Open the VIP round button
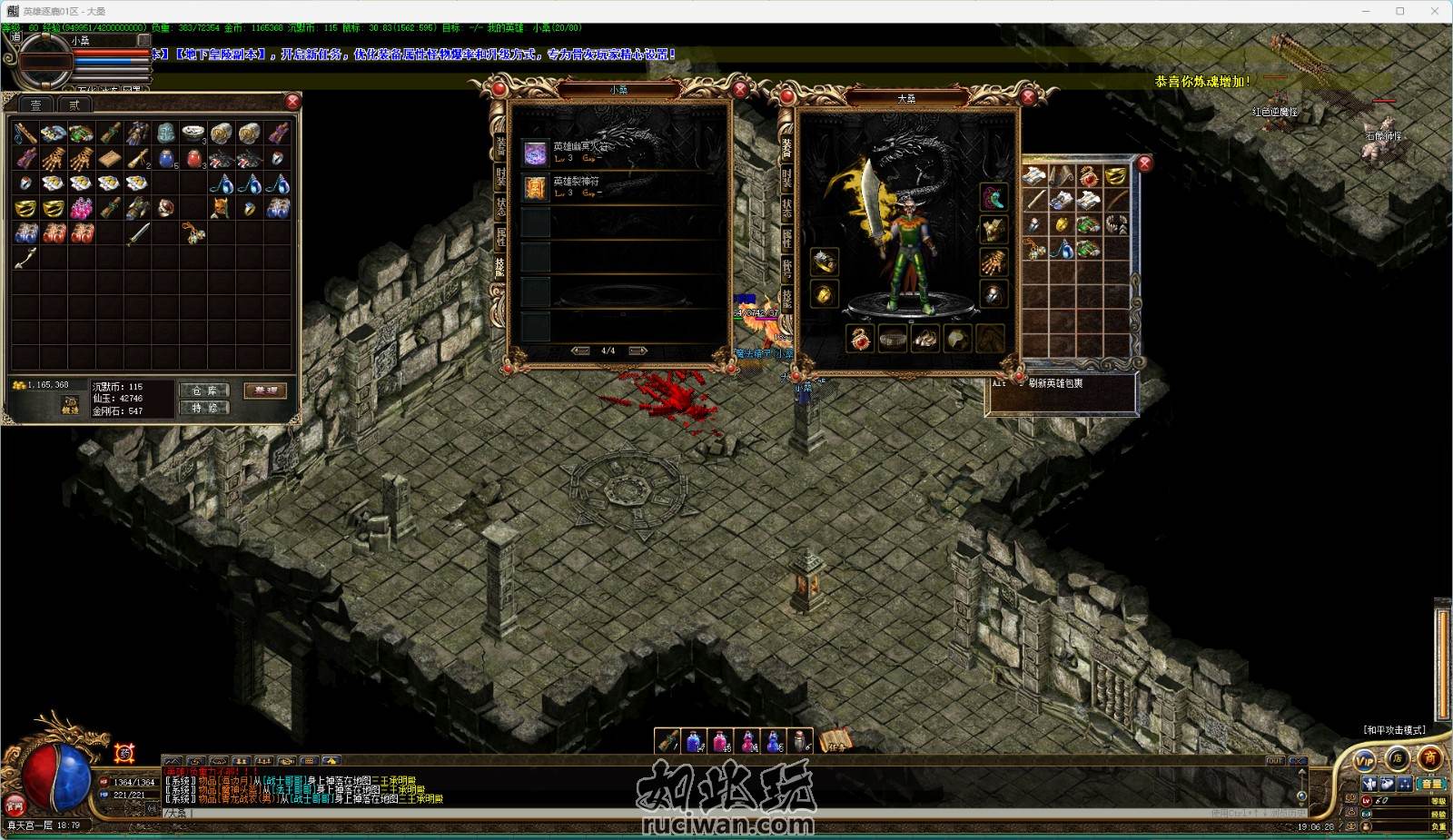Image resolution: width=1453 pixels, height=840 pixels. click(1364, 760)
